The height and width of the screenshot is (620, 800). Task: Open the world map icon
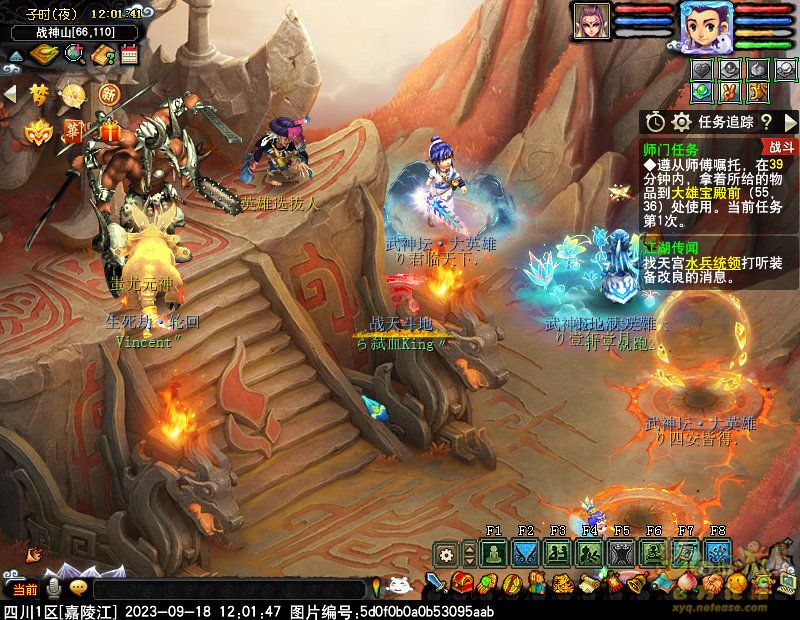[x=43, y=54]
